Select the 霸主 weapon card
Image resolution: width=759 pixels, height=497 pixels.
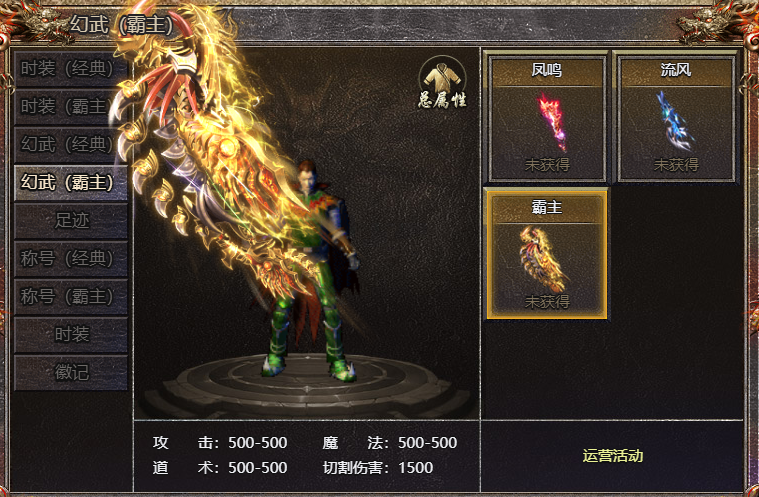(x=546, y=254)
